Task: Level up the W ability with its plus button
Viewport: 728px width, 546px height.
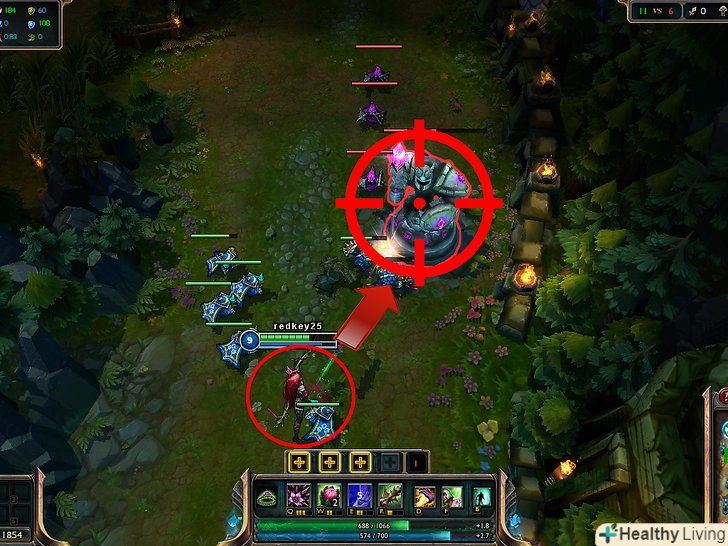Action: tap(330, 462)
